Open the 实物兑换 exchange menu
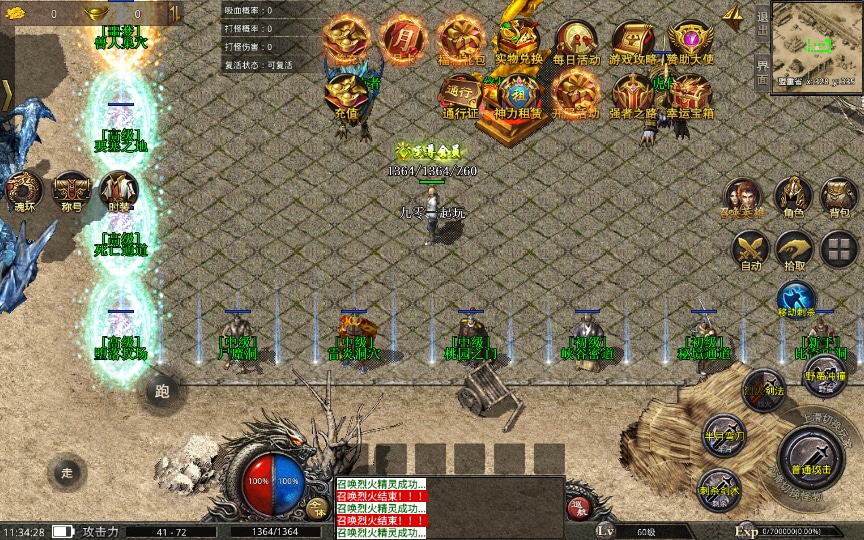 [x=518, y=40]
